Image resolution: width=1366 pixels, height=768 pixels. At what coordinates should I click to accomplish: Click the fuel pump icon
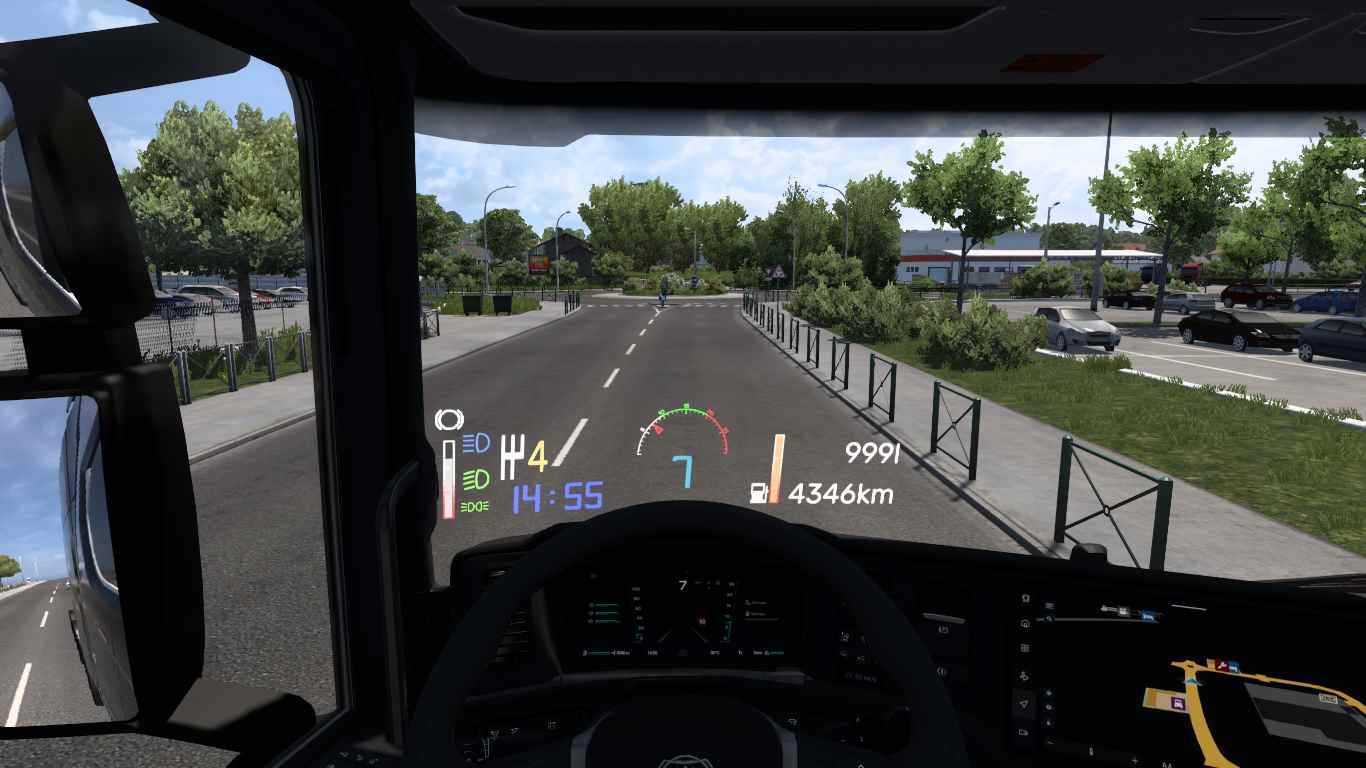(759, 492)
